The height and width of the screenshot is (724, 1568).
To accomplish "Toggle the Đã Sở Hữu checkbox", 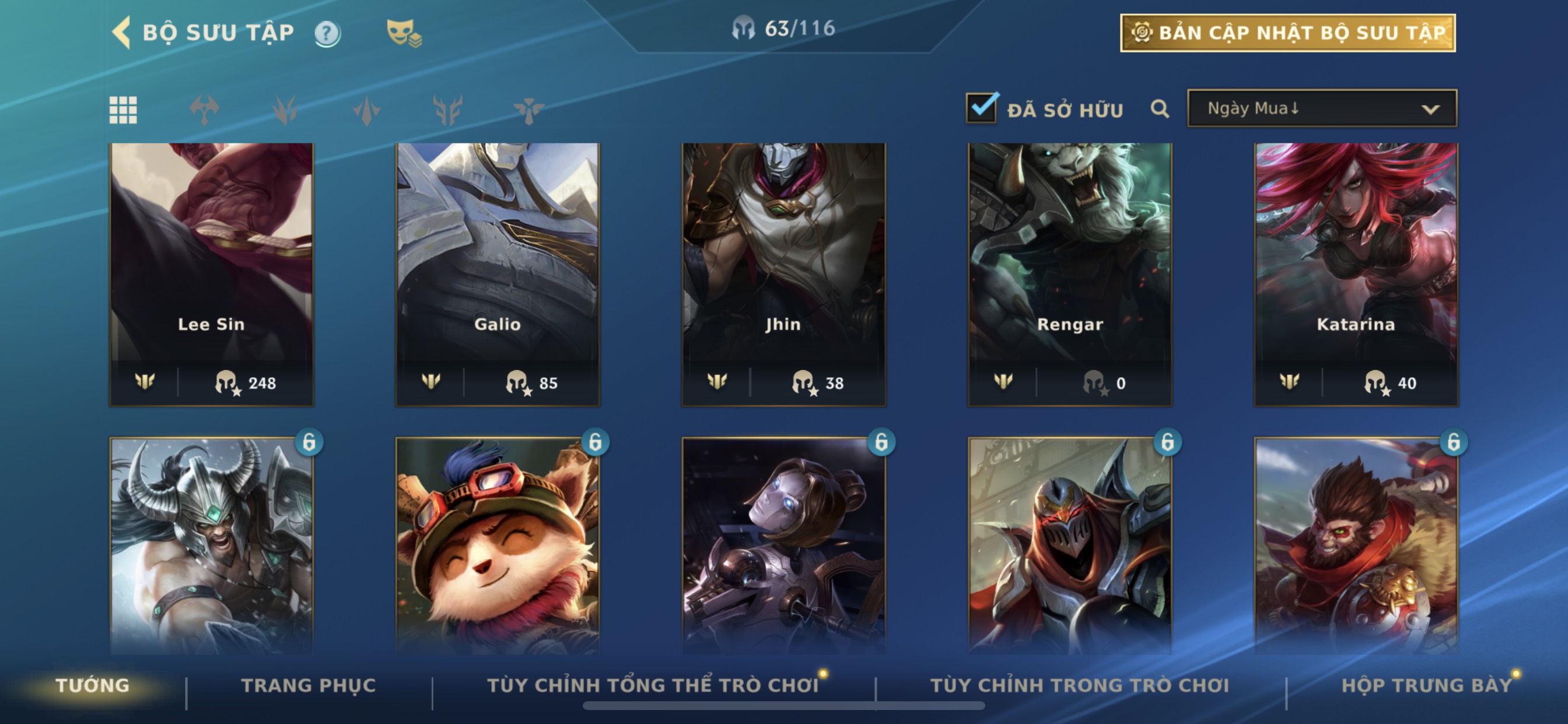I will click(982, 108).
